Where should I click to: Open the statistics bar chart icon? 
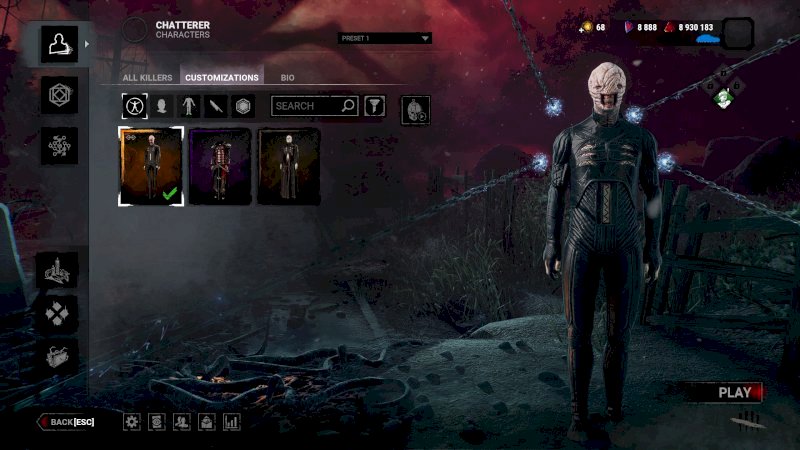click(233, 422)
